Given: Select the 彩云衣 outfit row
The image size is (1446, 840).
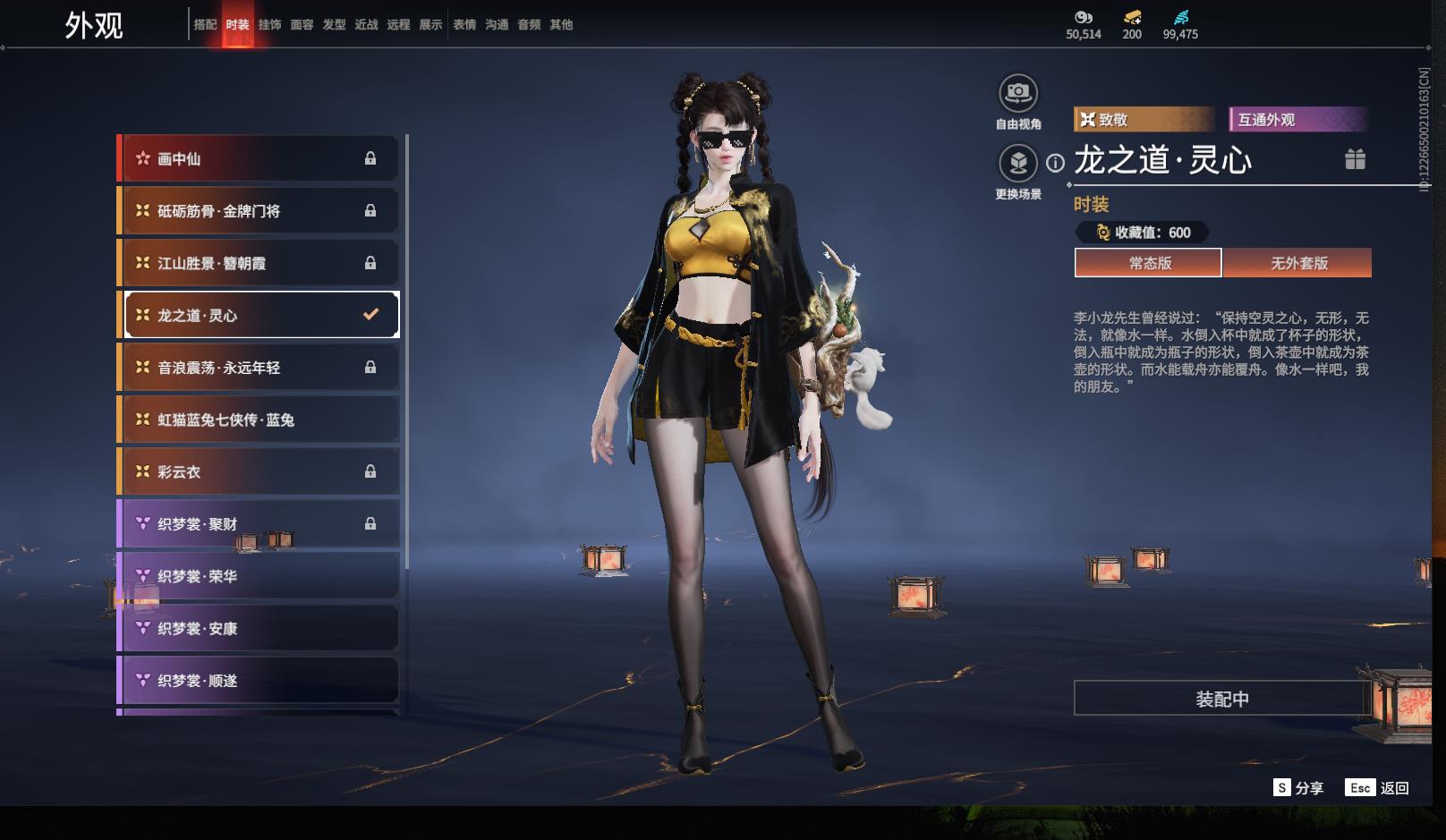Looking at the screenshot, I should pos(258,471).
